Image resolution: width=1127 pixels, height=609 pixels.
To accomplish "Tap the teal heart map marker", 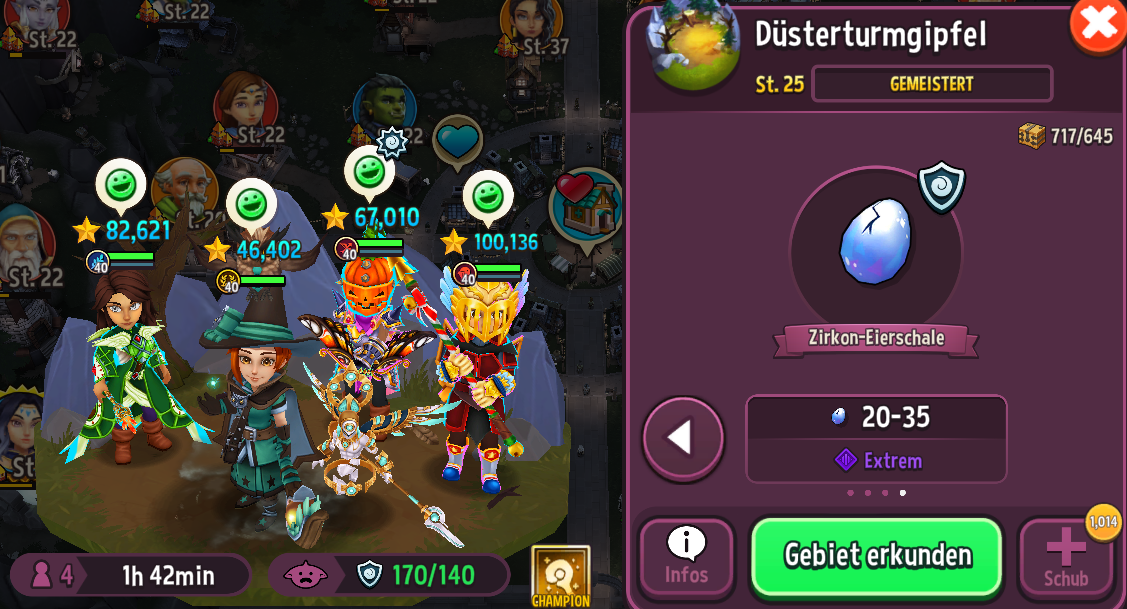I will pyautogui.click(x=458, y=140).
